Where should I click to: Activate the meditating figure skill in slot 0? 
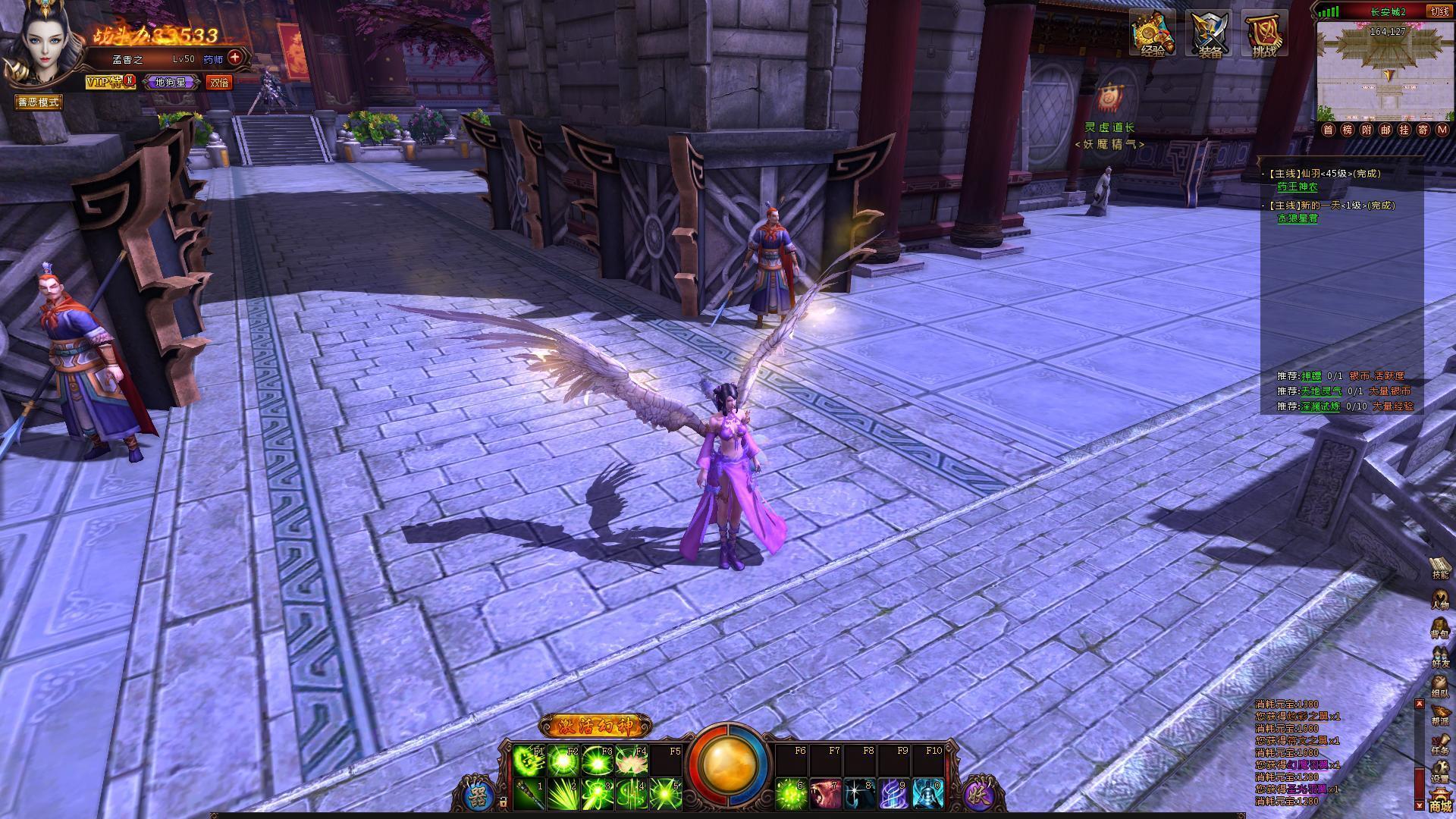point(927,794)
